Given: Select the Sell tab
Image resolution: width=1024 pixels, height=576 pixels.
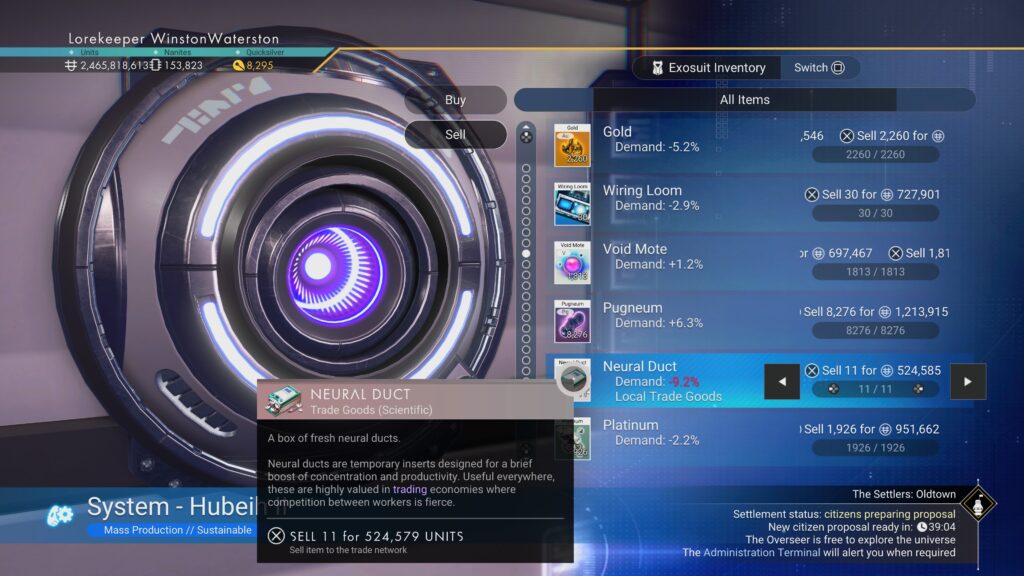Looking at the screenshot, I should [455, 134].
